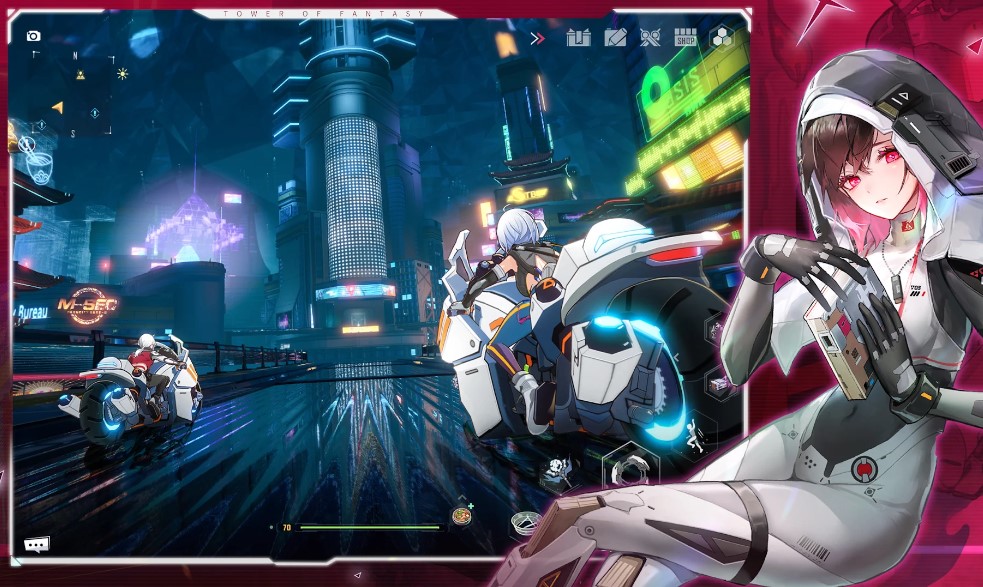The height and width of the screenshot is (587, 983).
Task: Expand the double-arrow menu toggle
Action: click(537, 38)
